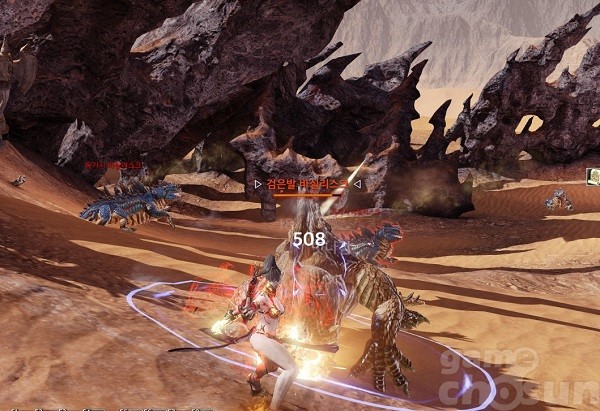Image resolution: width=600 pixels, height=411 pixels.
Task: Open the scroll icon at the right edge
Action: (x=593, y=176)
